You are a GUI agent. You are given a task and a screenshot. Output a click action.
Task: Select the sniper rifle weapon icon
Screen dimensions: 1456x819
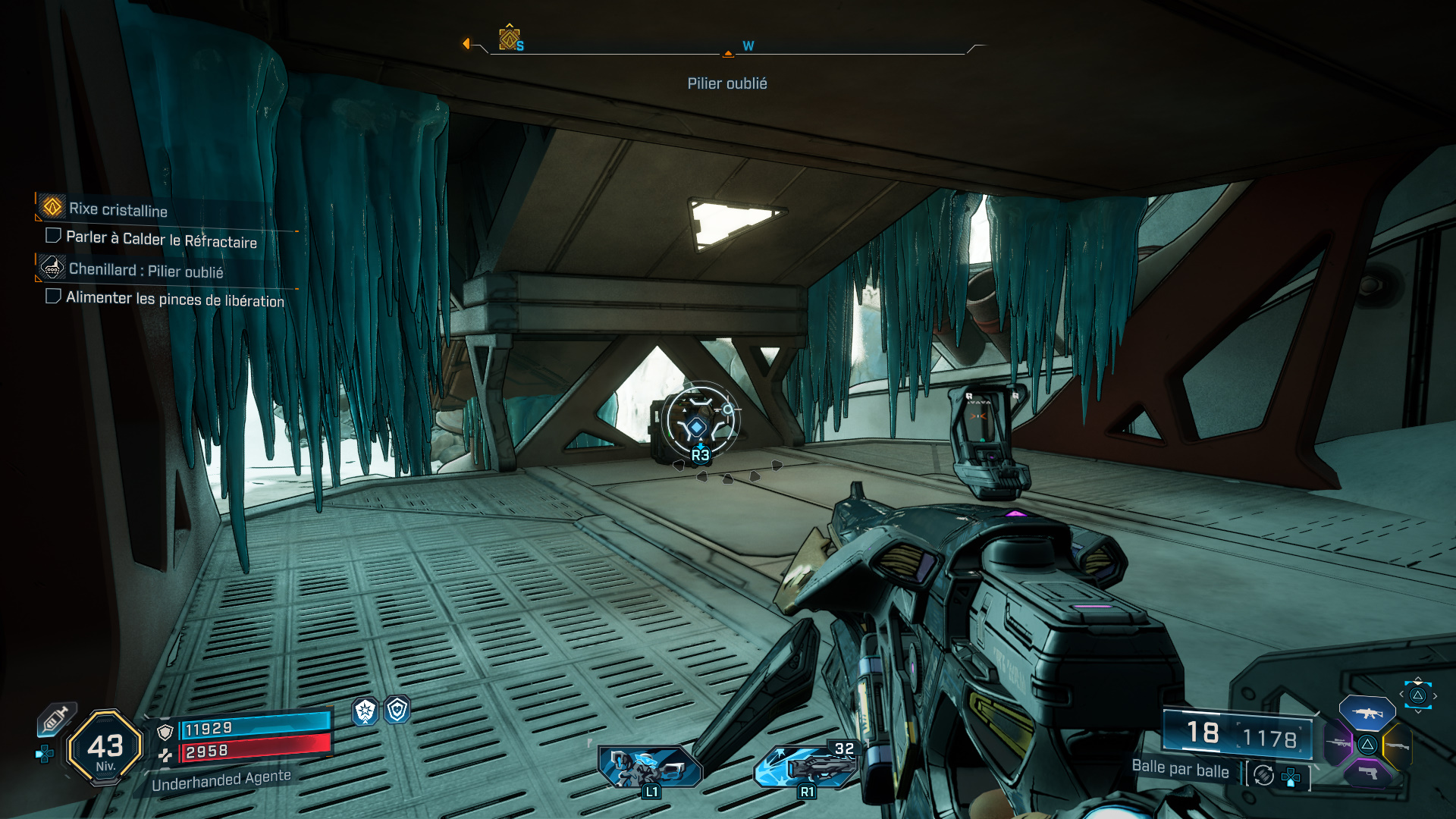tap(1338, 743)
